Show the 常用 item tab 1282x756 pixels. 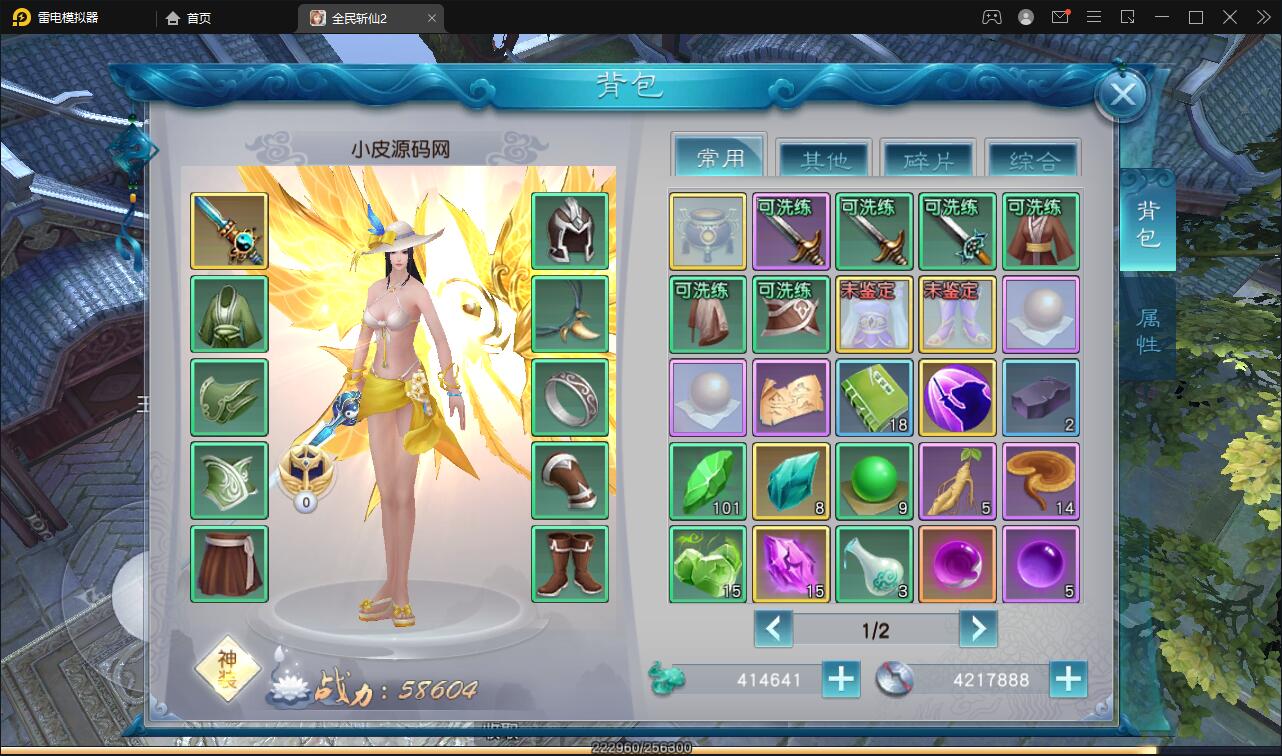720,158
